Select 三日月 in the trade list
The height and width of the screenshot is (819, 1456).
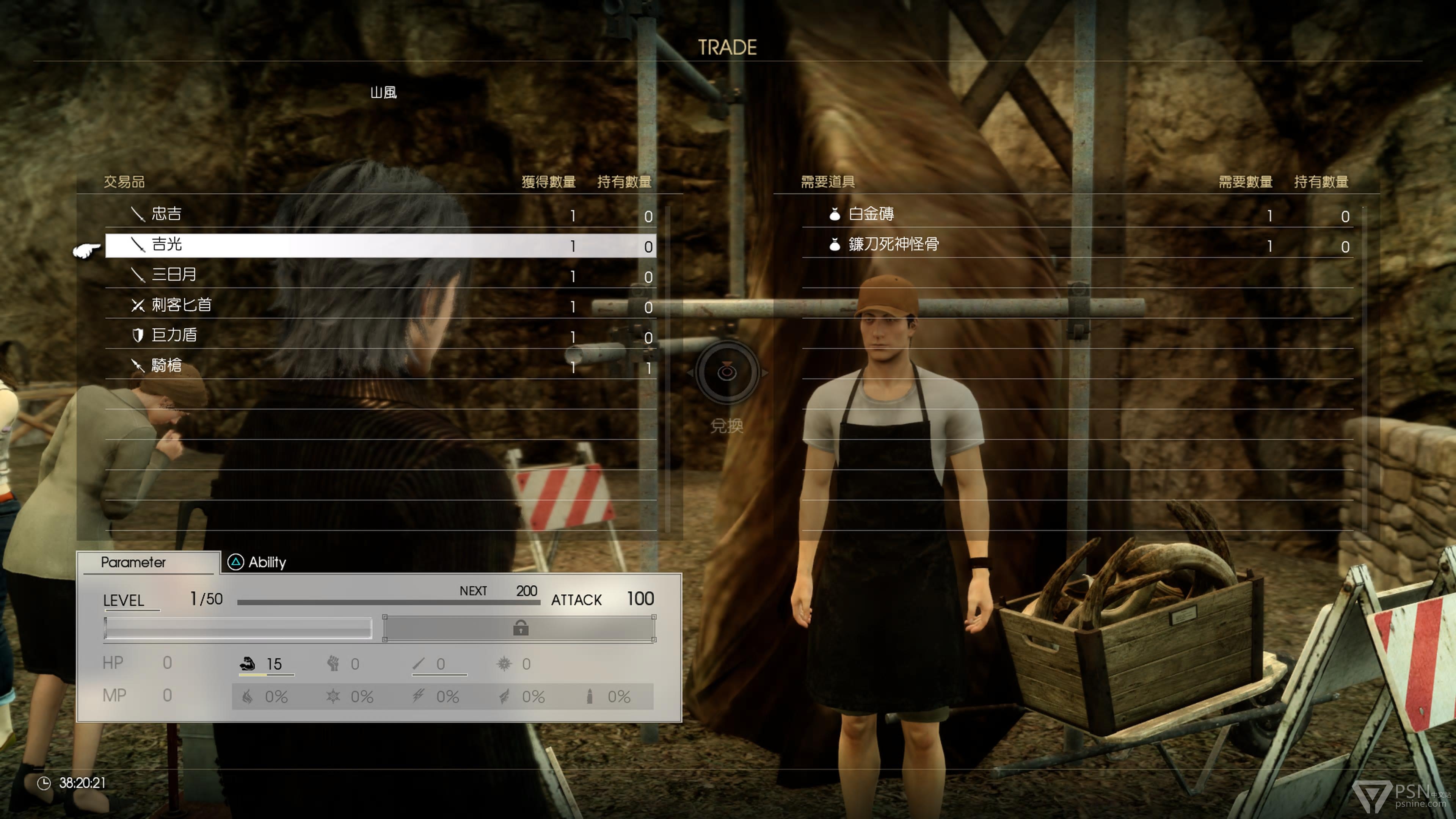[x=380, y=275]
